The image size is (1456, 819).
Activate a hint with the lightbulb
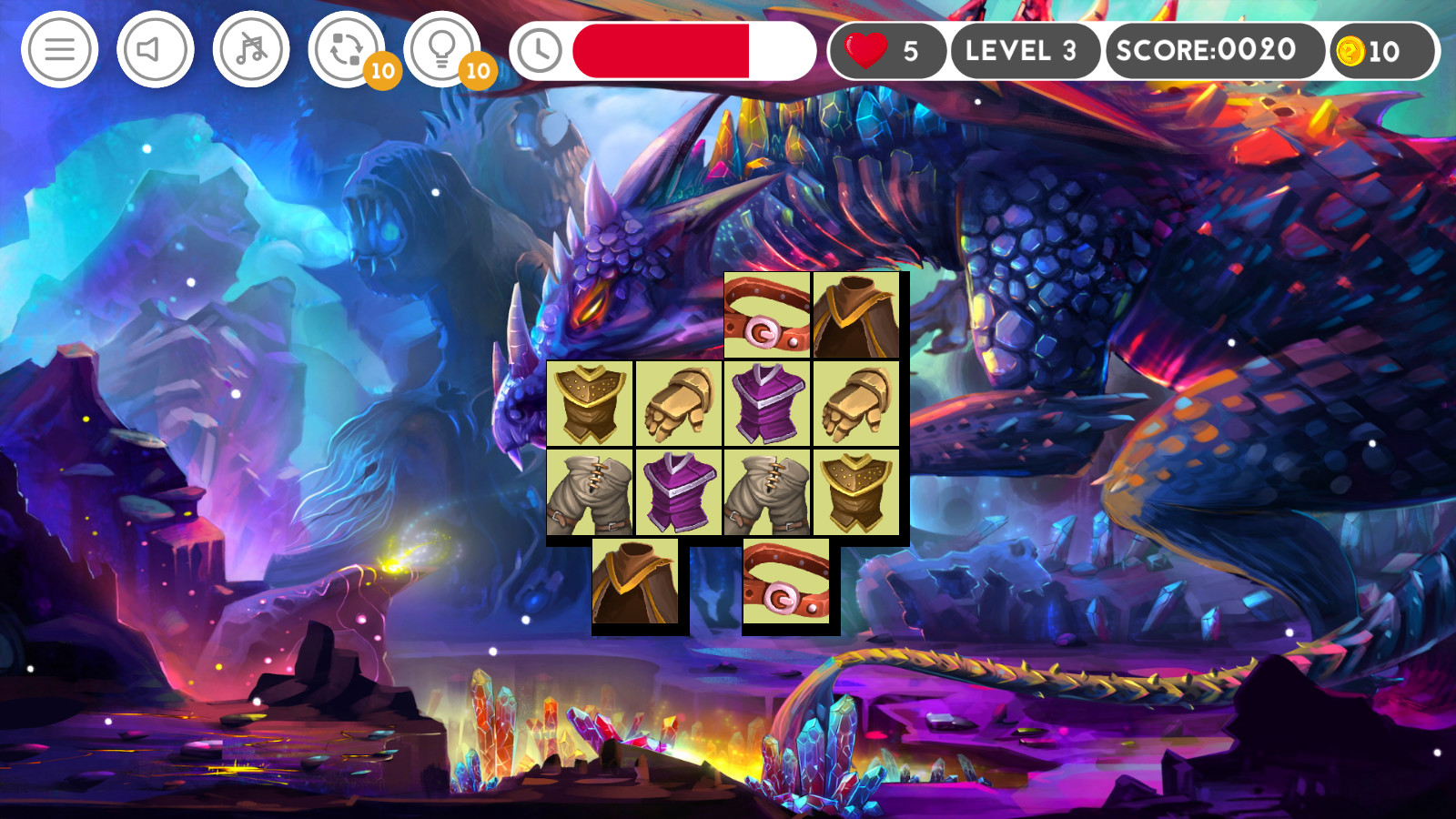443,50
